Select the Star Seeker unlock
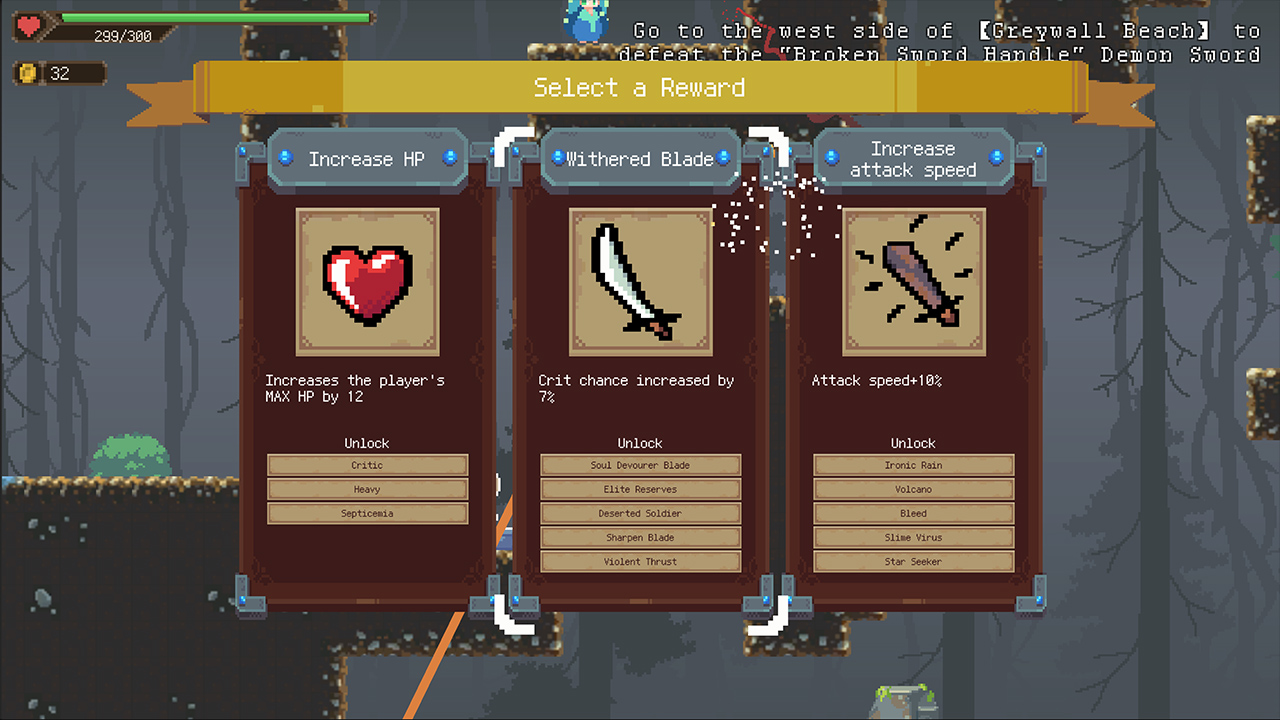The width and height of the screenshot is (1280, 720). (x=913, y=561)
